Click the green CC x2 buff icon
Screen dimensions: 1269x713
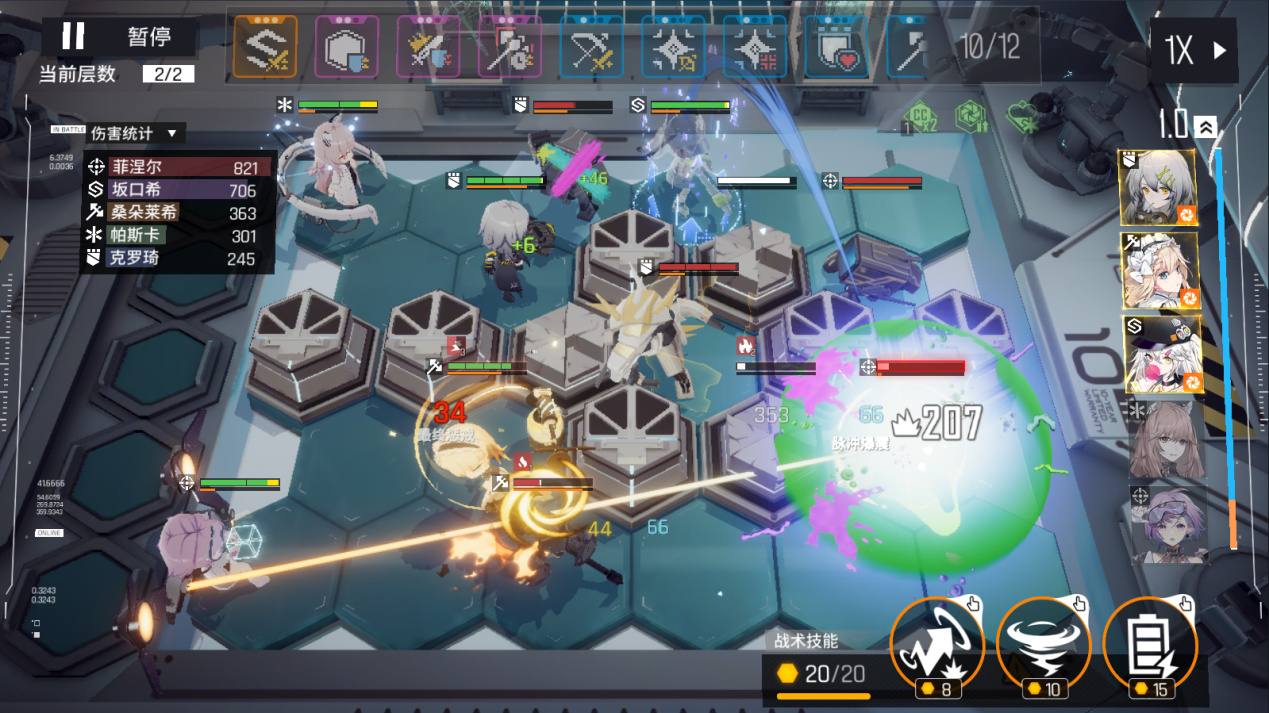coord(921,118)
